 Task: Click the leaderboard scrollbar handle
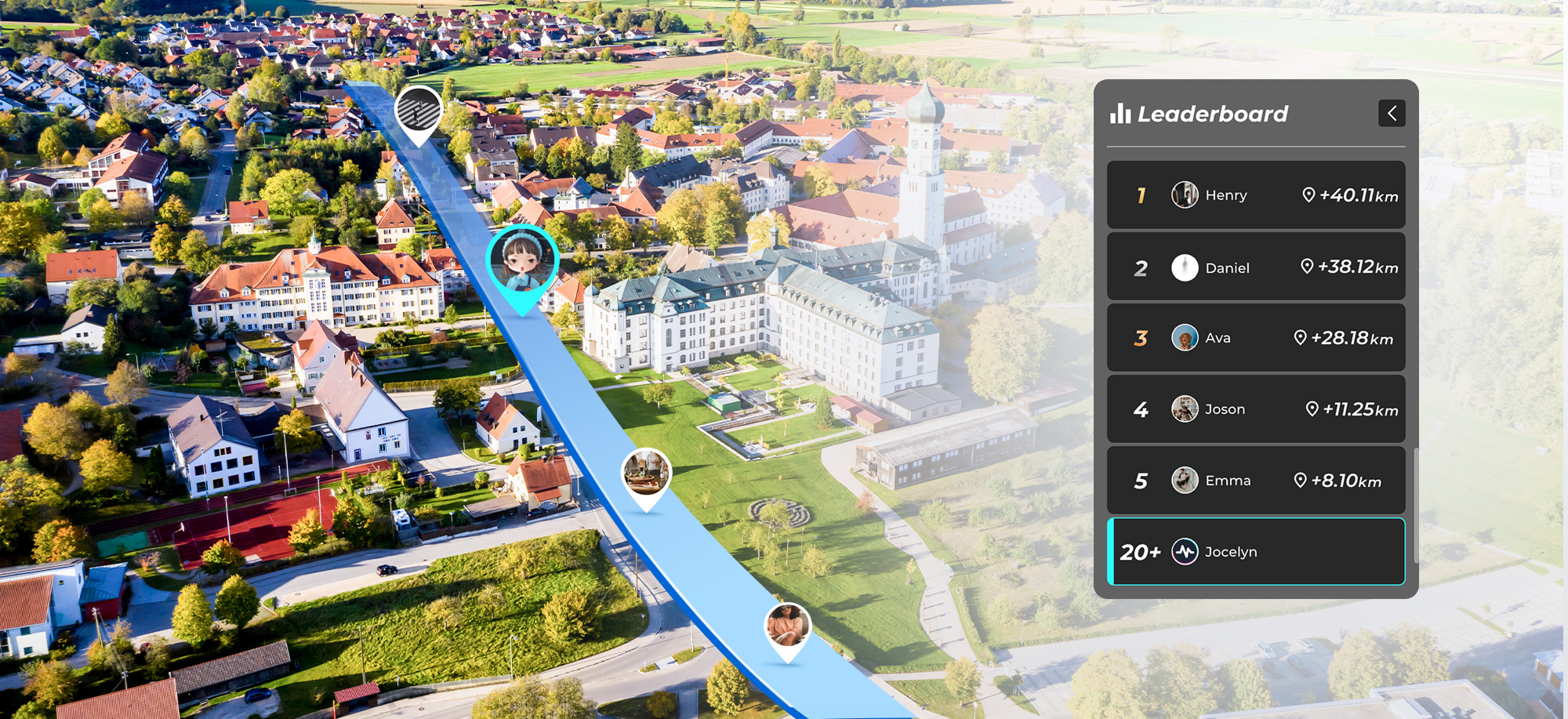[1416, 505]
